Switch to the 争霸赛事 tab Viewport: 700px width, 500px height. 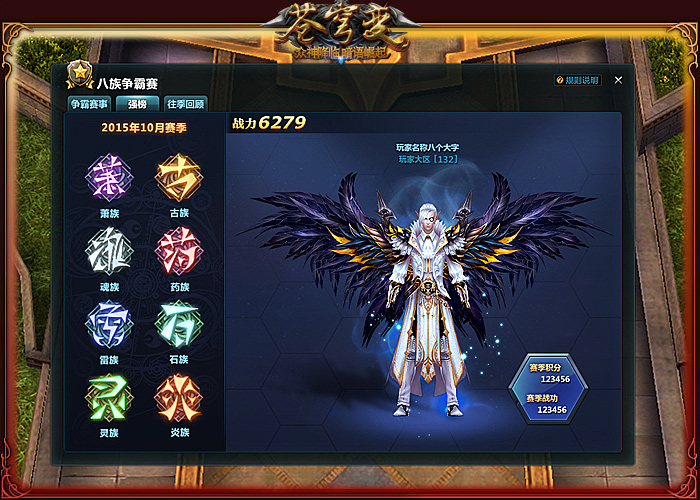89,103
